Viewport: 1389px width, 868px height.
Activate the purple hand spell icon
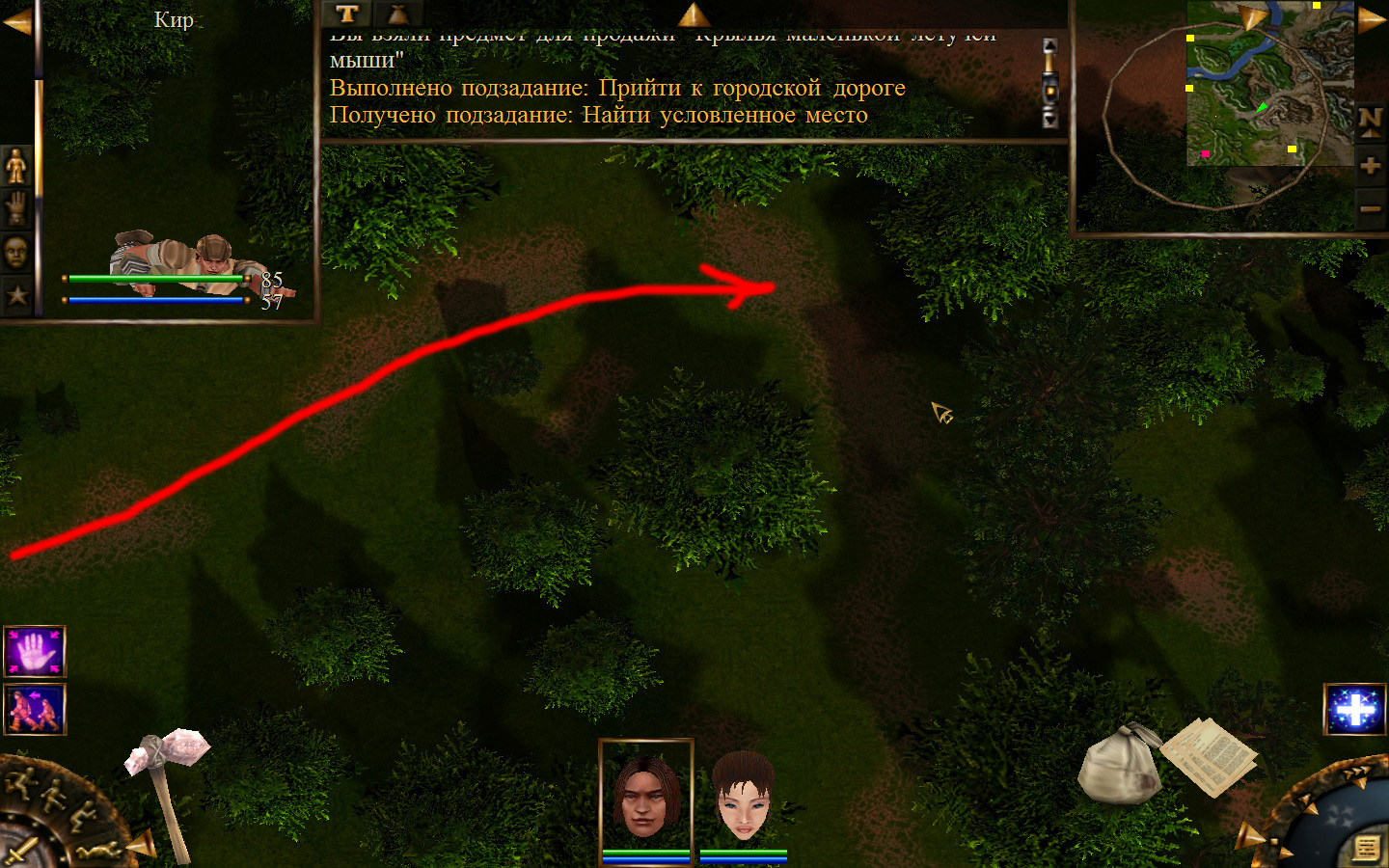[35, 652]
